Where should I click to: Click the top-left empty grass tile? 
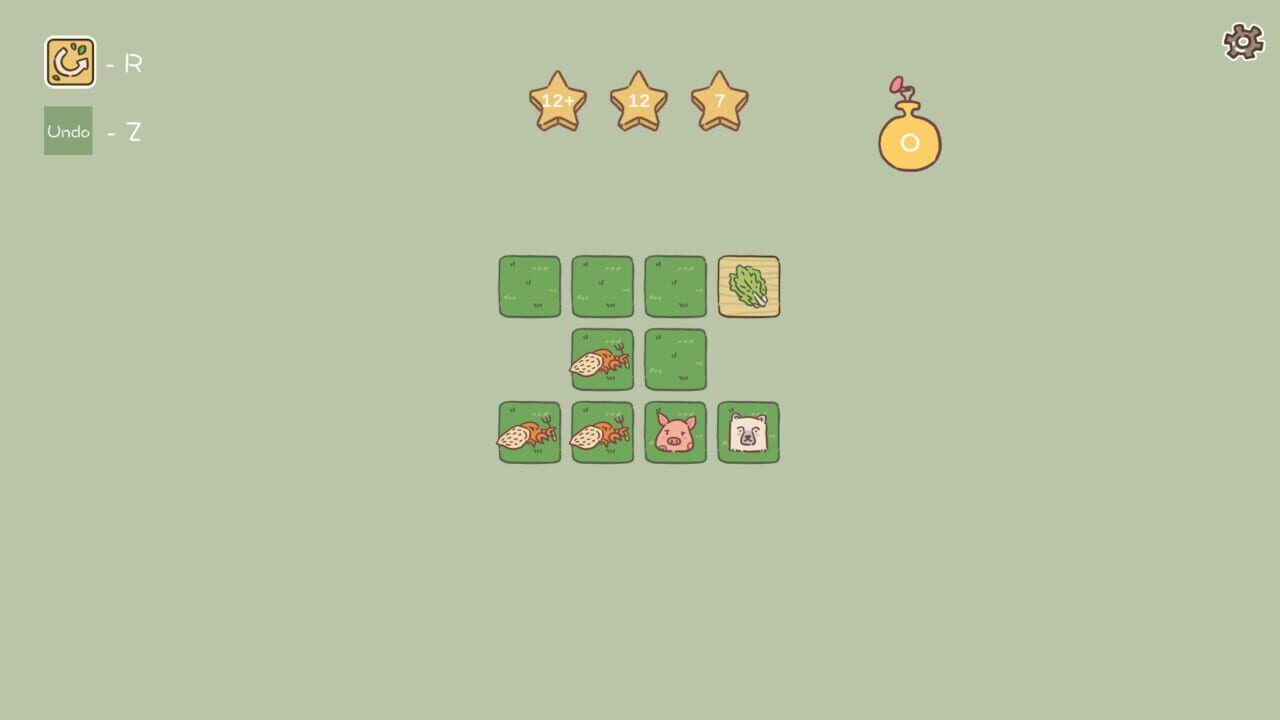coord(528,286)
